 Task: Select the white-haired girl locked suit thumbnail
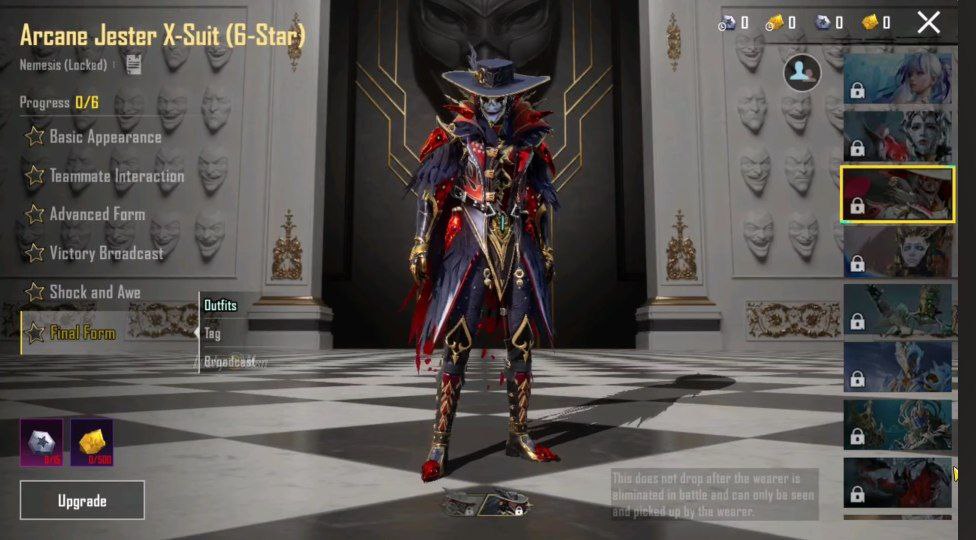pos(897,78)
